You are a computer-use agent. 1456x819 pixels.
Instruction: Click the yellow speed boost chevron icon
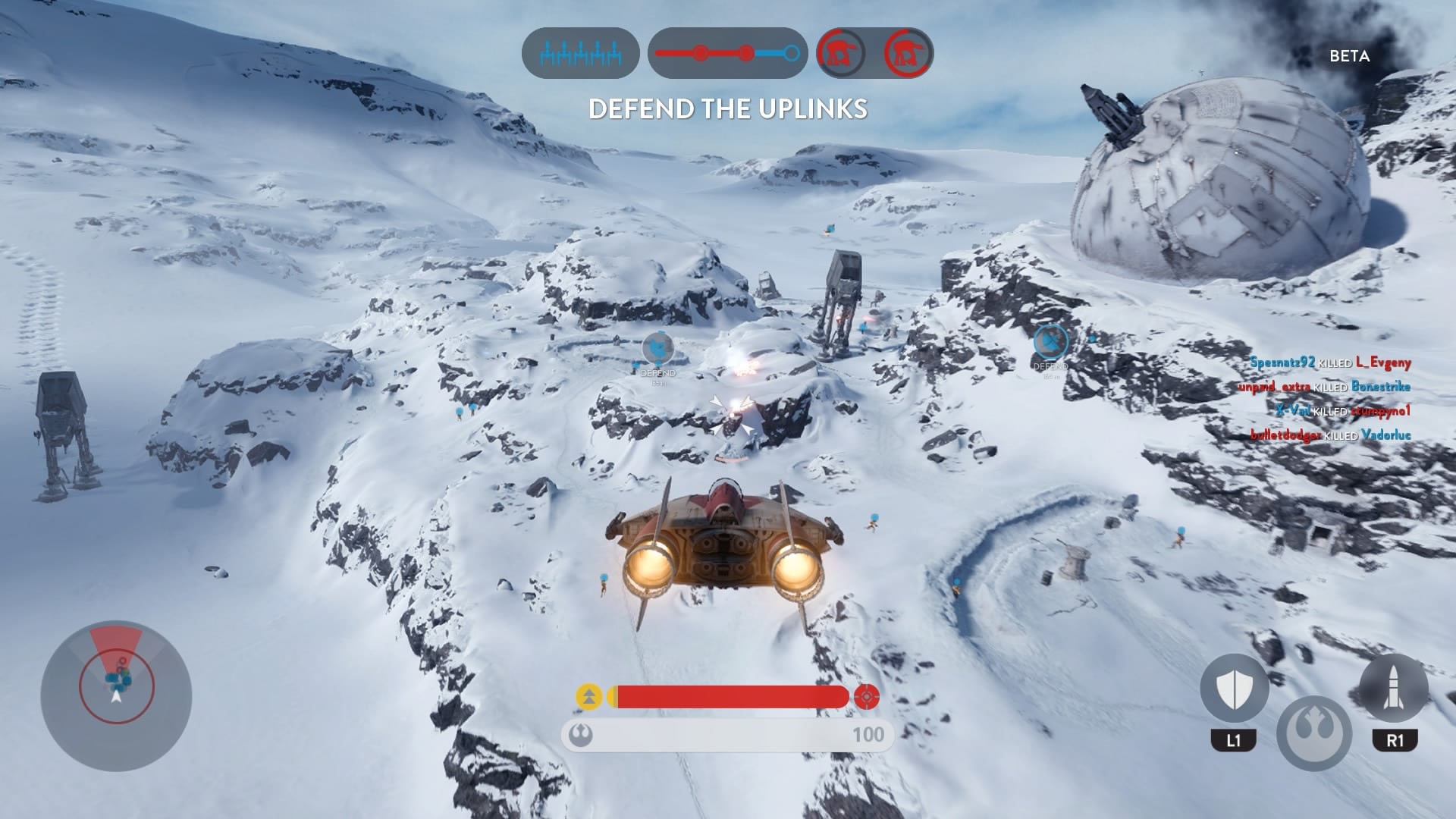click(588, 696)
